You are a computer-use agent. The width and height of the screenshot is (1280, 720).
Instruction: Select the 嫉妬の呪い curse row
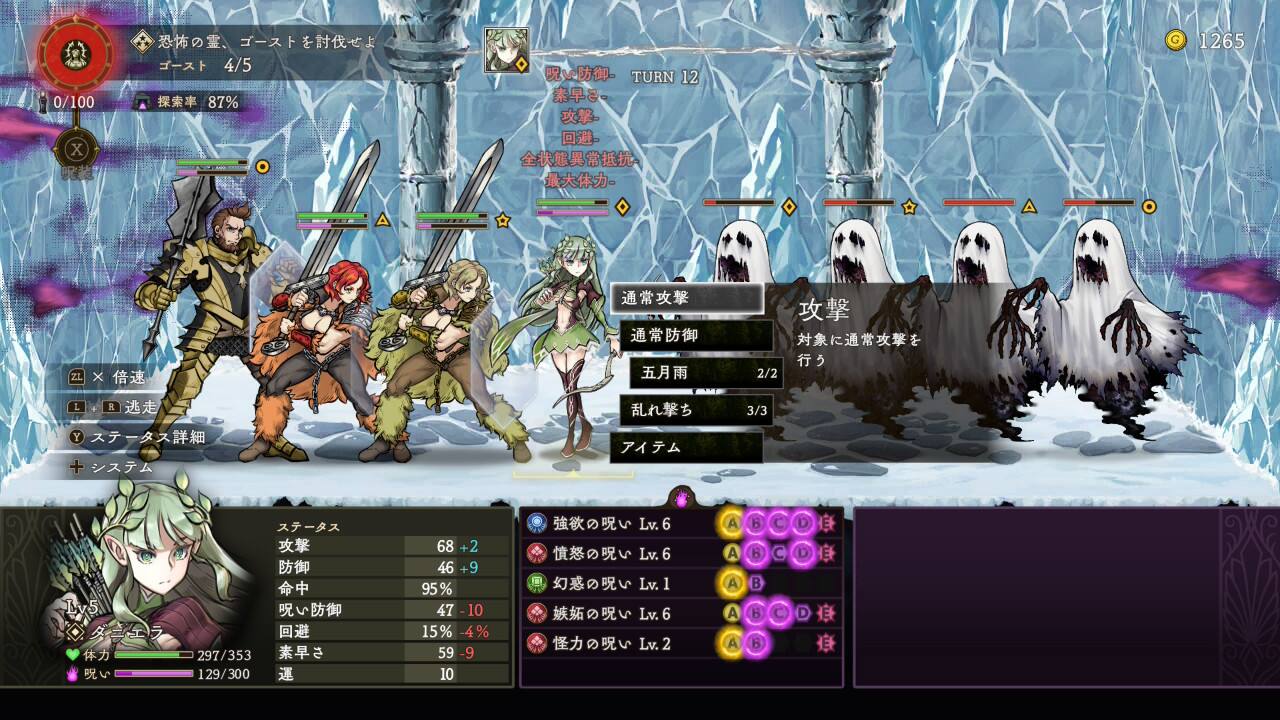pyautogui.click(x=680, y=613)
